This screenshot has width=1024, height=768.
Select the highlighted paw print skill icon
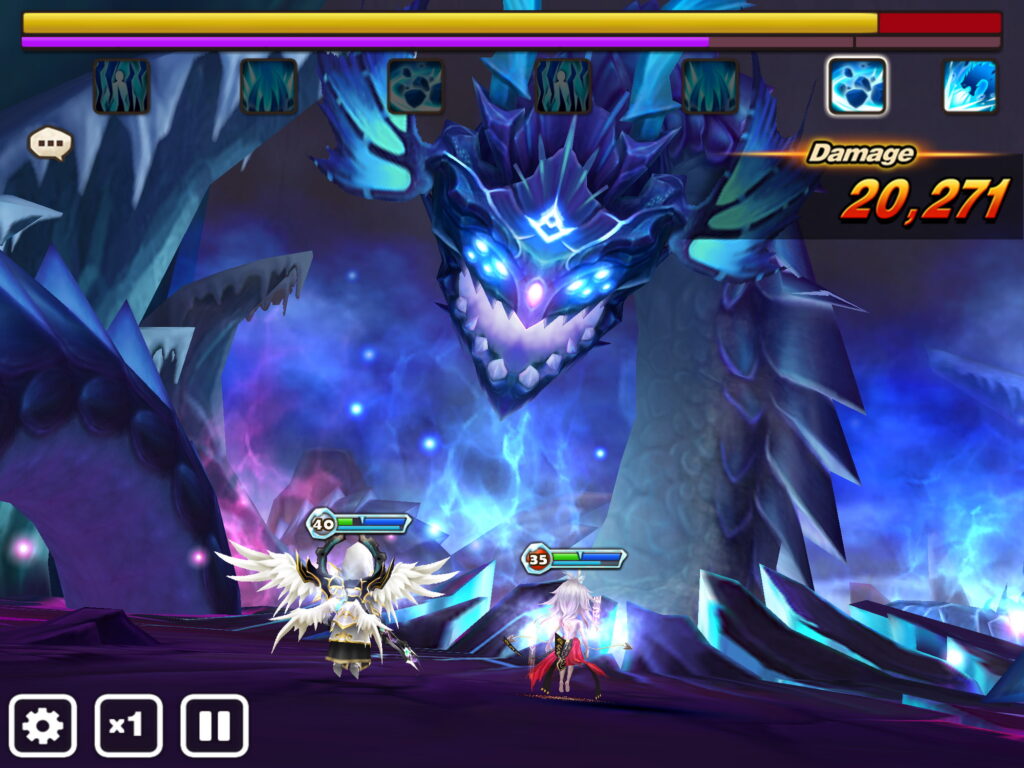click(x=857, y=86)
